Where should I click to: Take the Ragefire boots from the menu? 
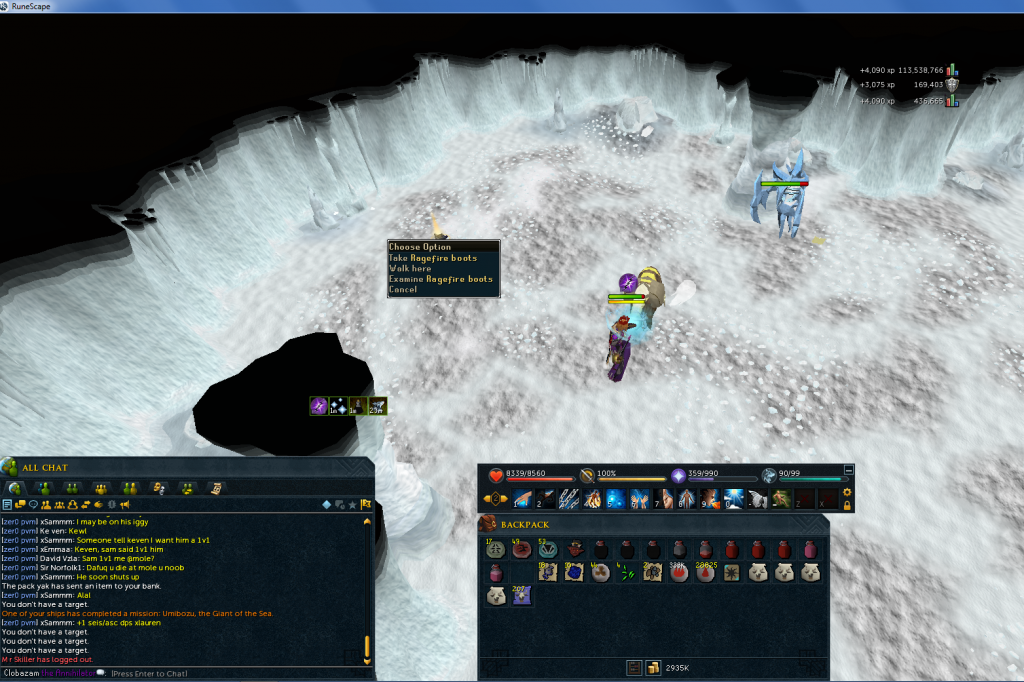(x=433, y=258)
